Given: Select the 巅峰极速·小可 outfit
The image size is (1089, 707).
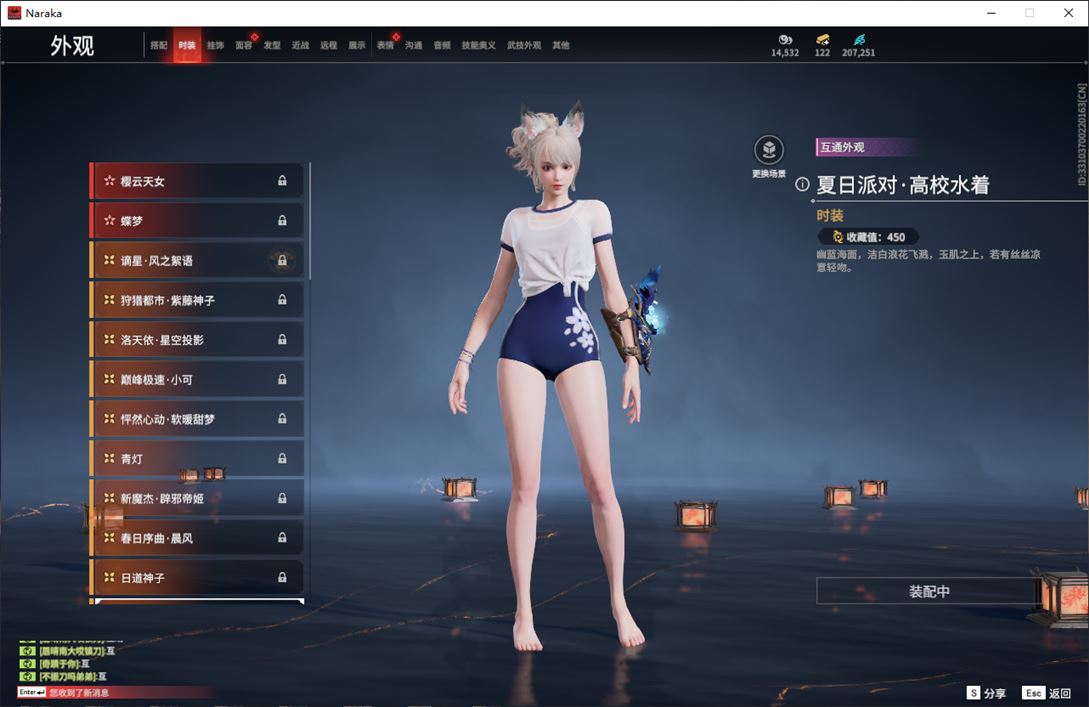Looking at the screenshot, I should pyautogui.click(x=197, y=380).
